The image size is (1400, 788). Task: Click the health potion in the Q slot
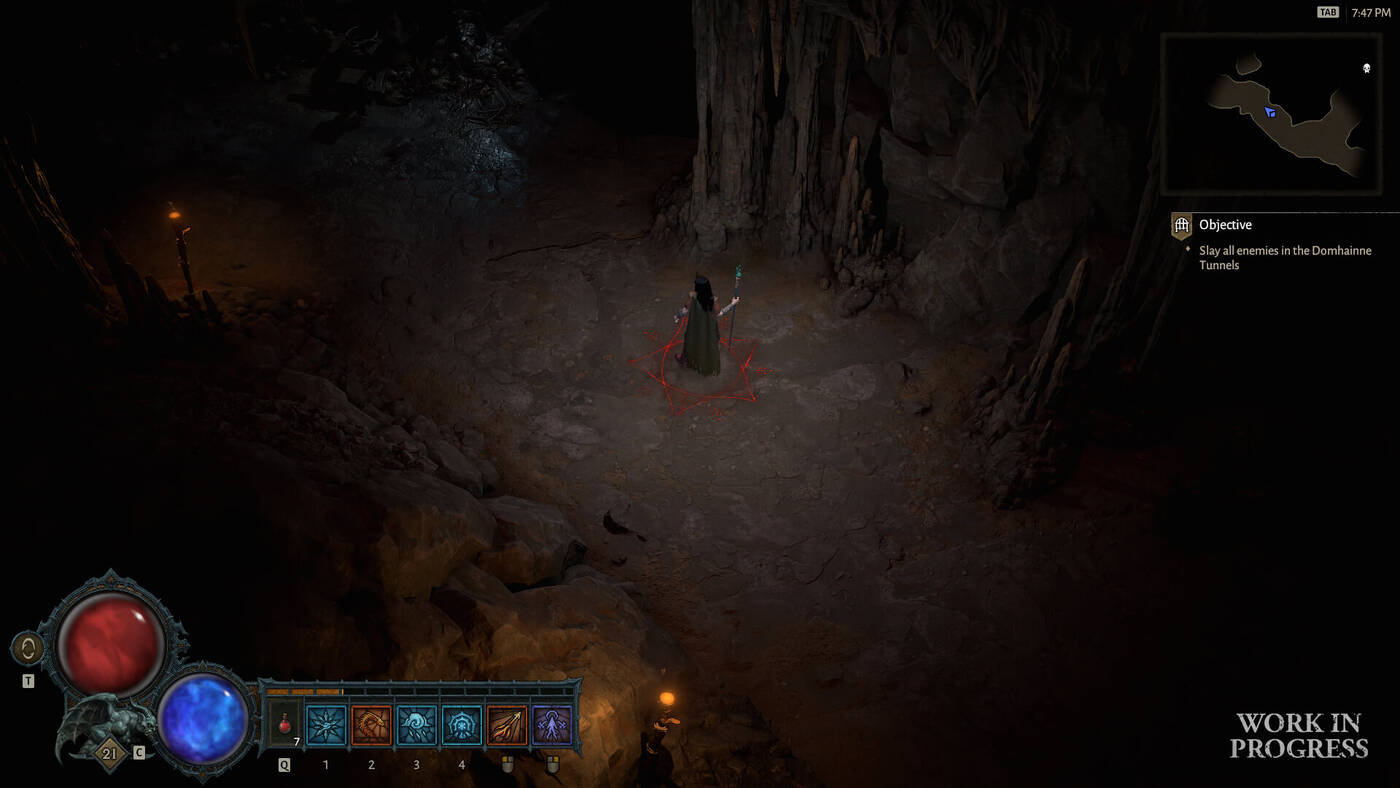(x=283, y=722)
